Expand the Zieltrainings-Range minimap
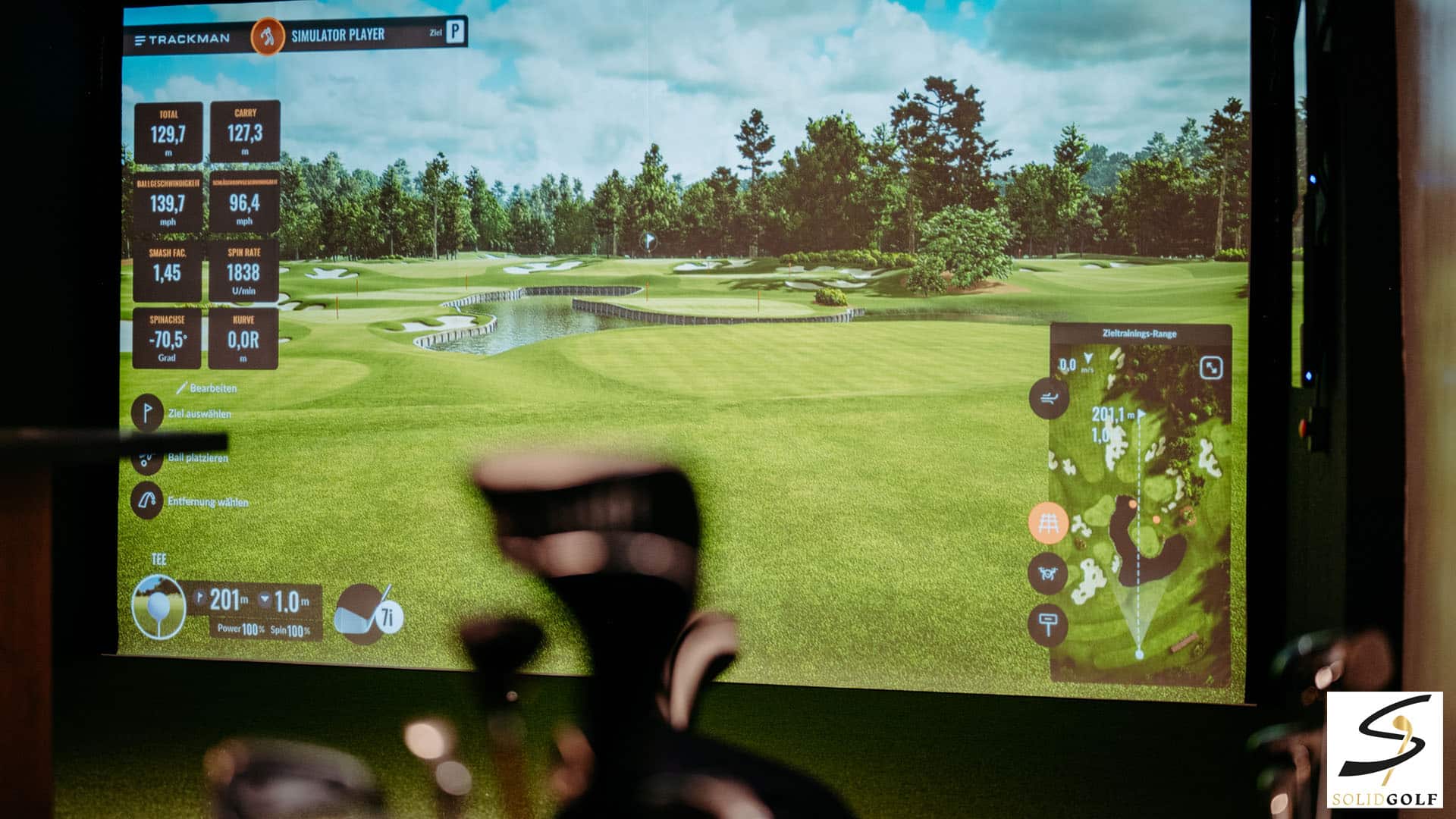Screen dimensions: 1456x819 coord(1211,369)
